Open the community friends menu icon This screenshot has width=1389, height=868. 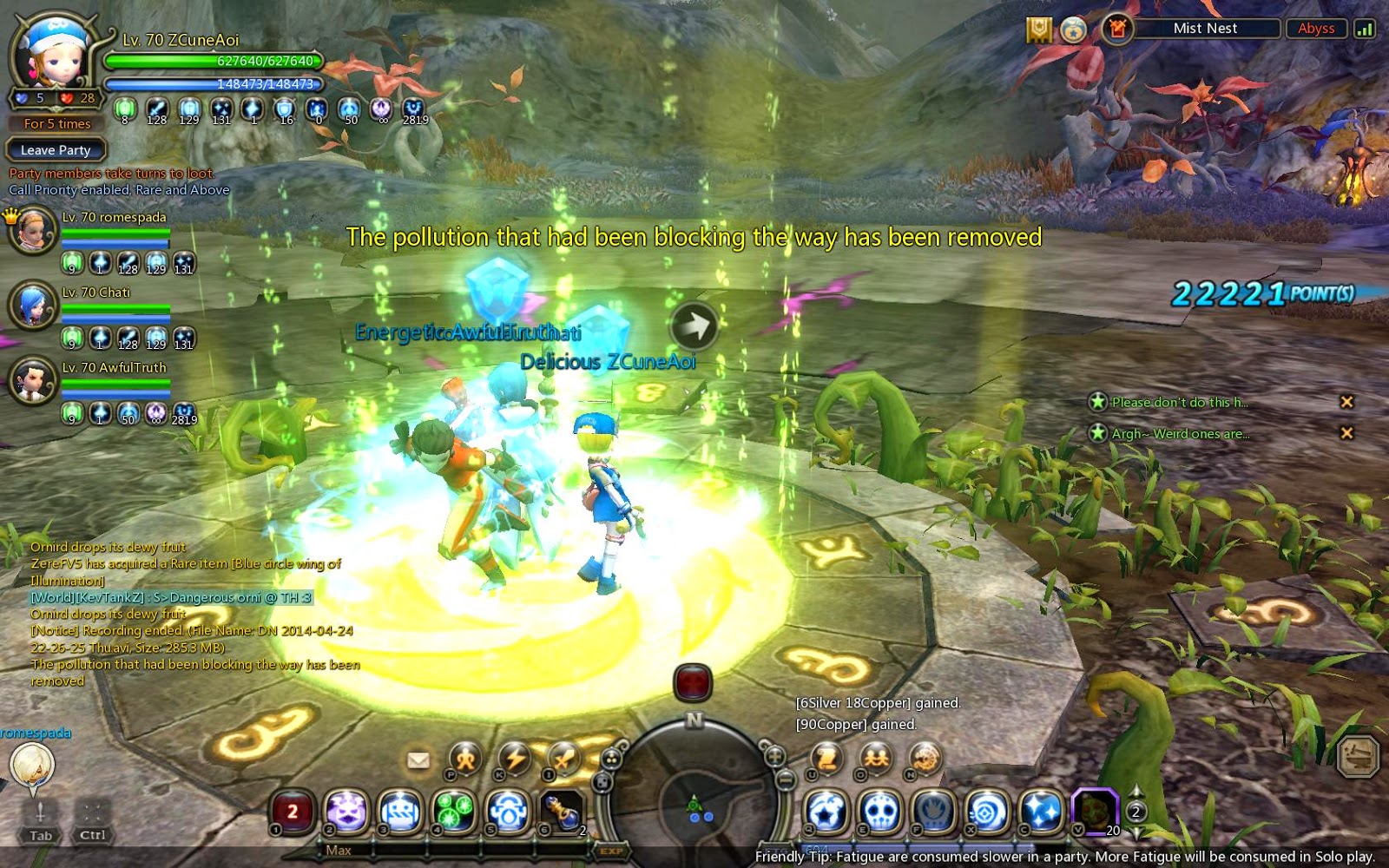pos(876,758)
